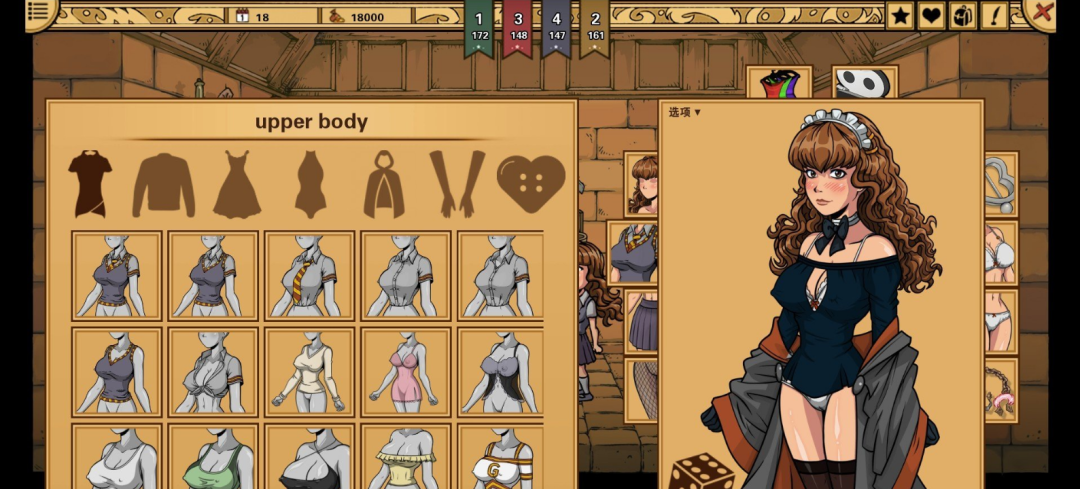This screenshot has height=489, width=1080.
Task: Select the pink nightie top thumbnail
Action: (x=406, y=372)
